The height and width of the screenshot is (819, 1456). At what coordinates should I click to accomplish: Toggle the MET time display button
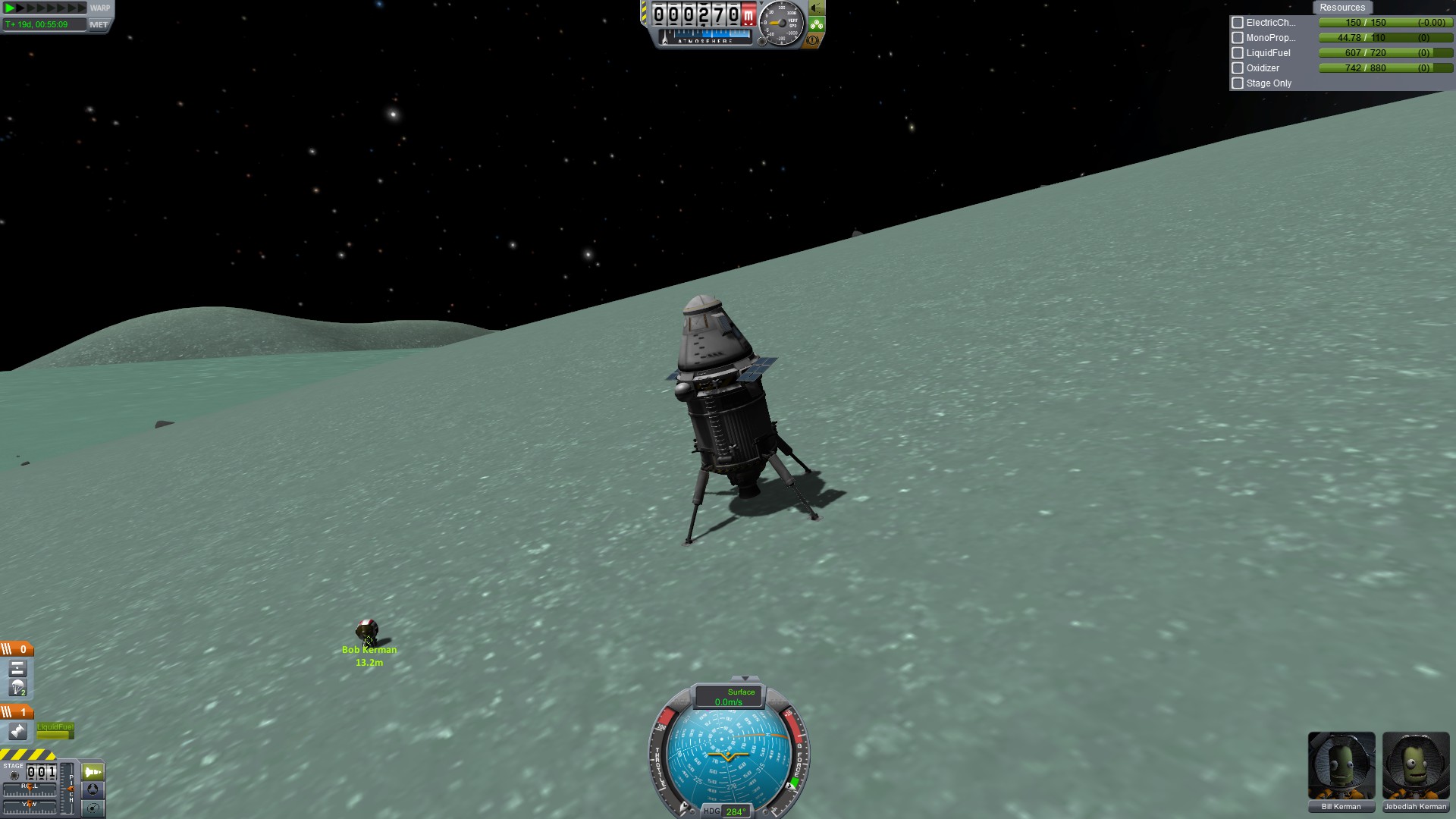coord(99,24)
